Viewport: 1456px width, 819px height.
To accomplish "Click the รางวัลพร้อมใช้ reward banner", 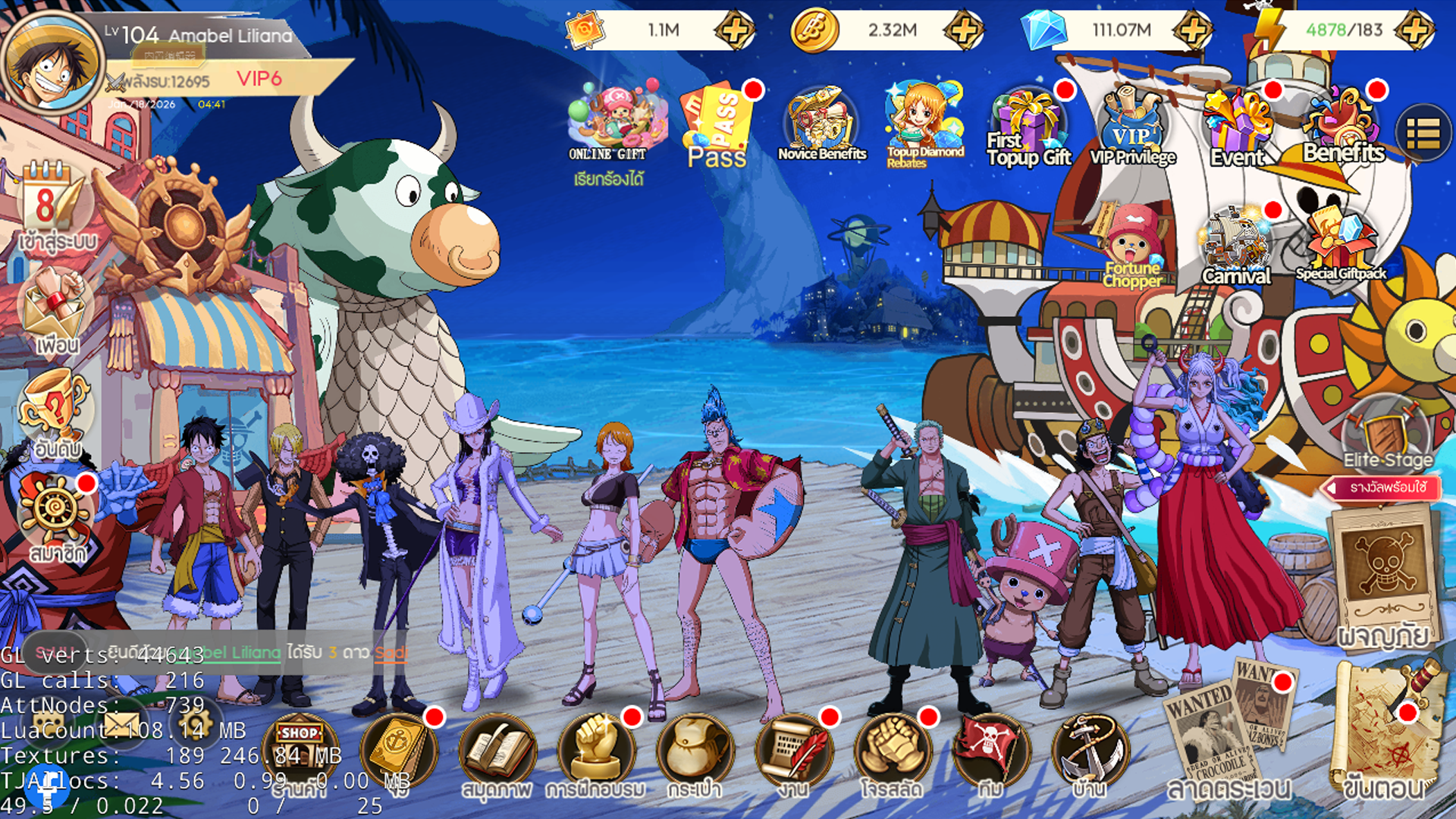I will click(1382, 488).
